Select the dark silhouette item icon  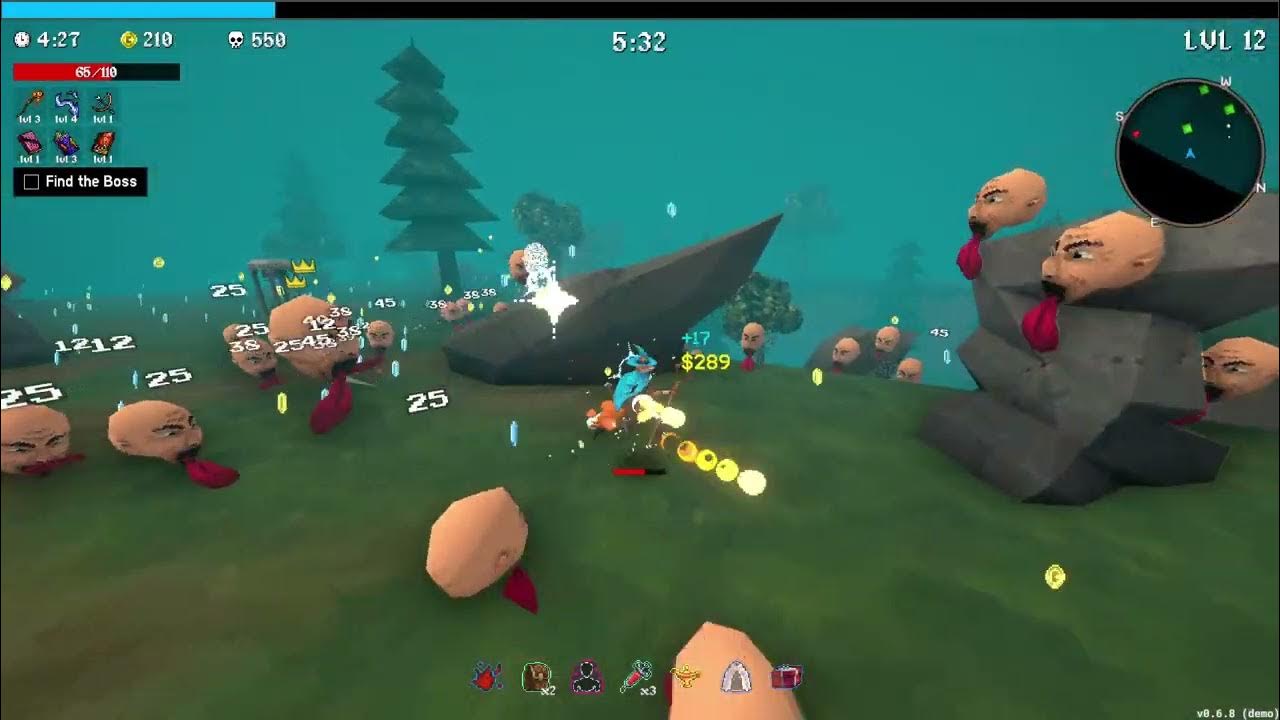pos(587,677)
